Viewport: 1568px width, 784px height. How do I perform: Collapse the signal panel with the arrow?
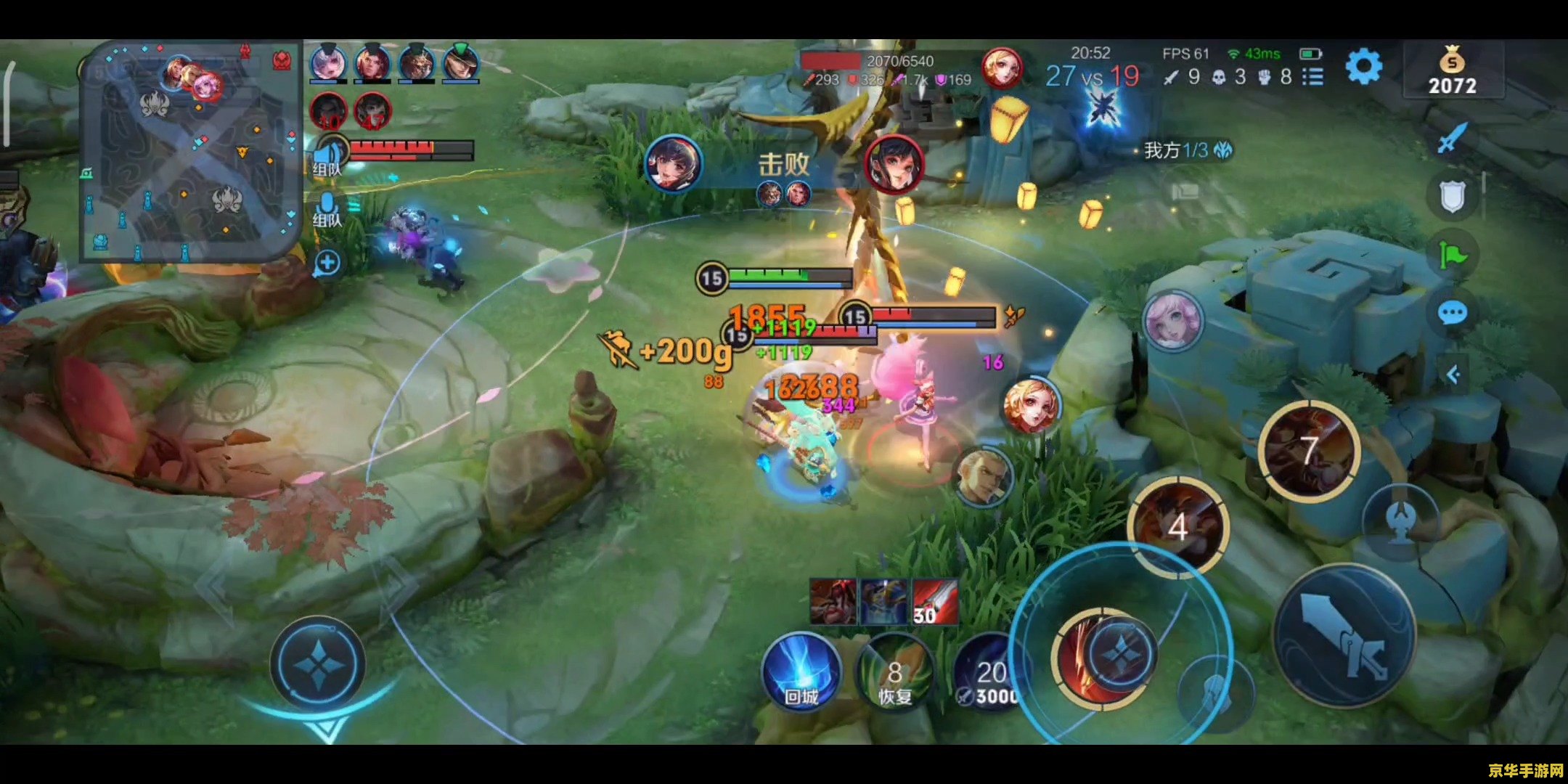[1453, 375]
